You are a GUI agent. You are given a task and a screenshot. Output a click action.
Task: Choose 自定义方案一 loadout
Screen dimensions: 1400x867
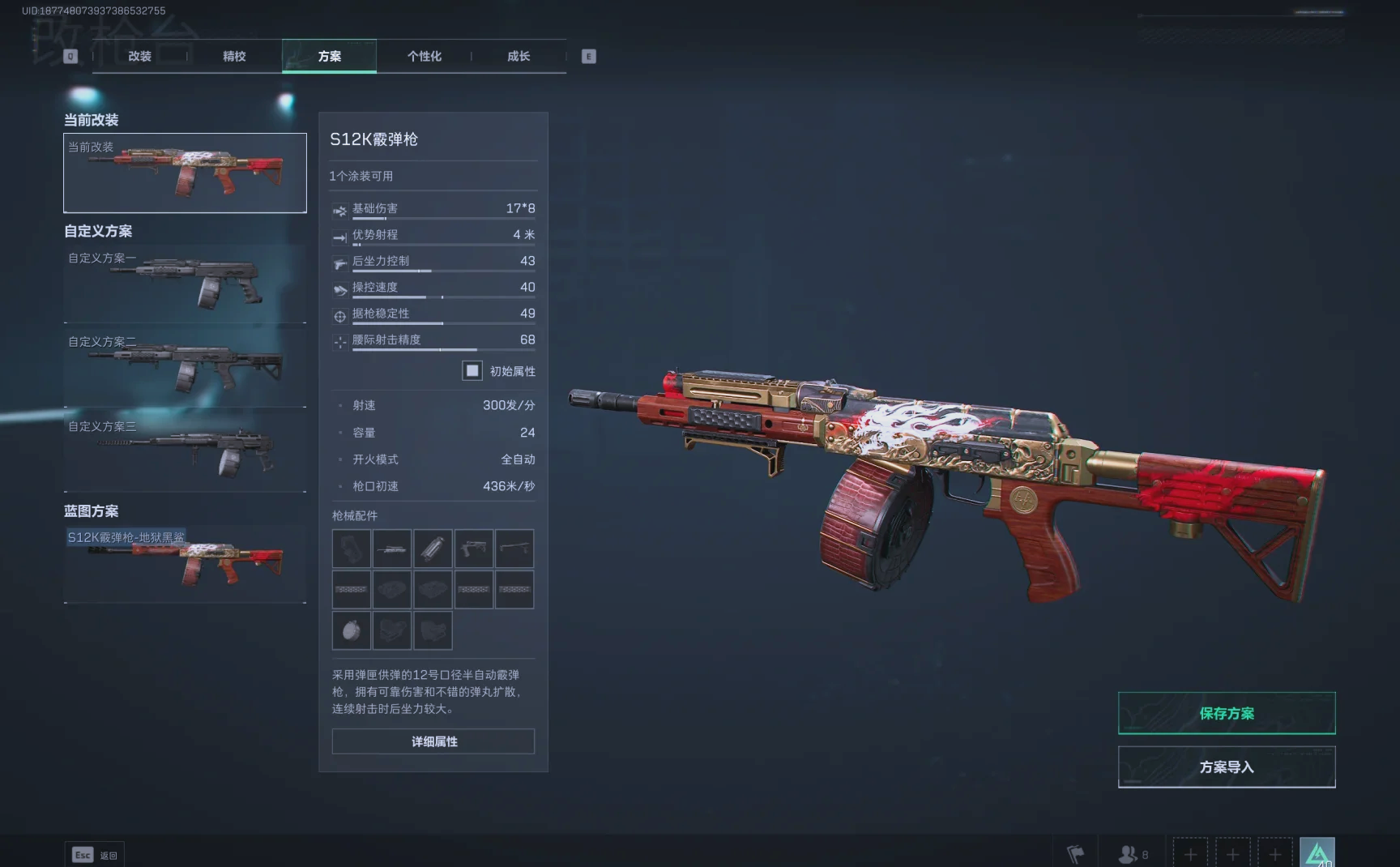(185, 284)
